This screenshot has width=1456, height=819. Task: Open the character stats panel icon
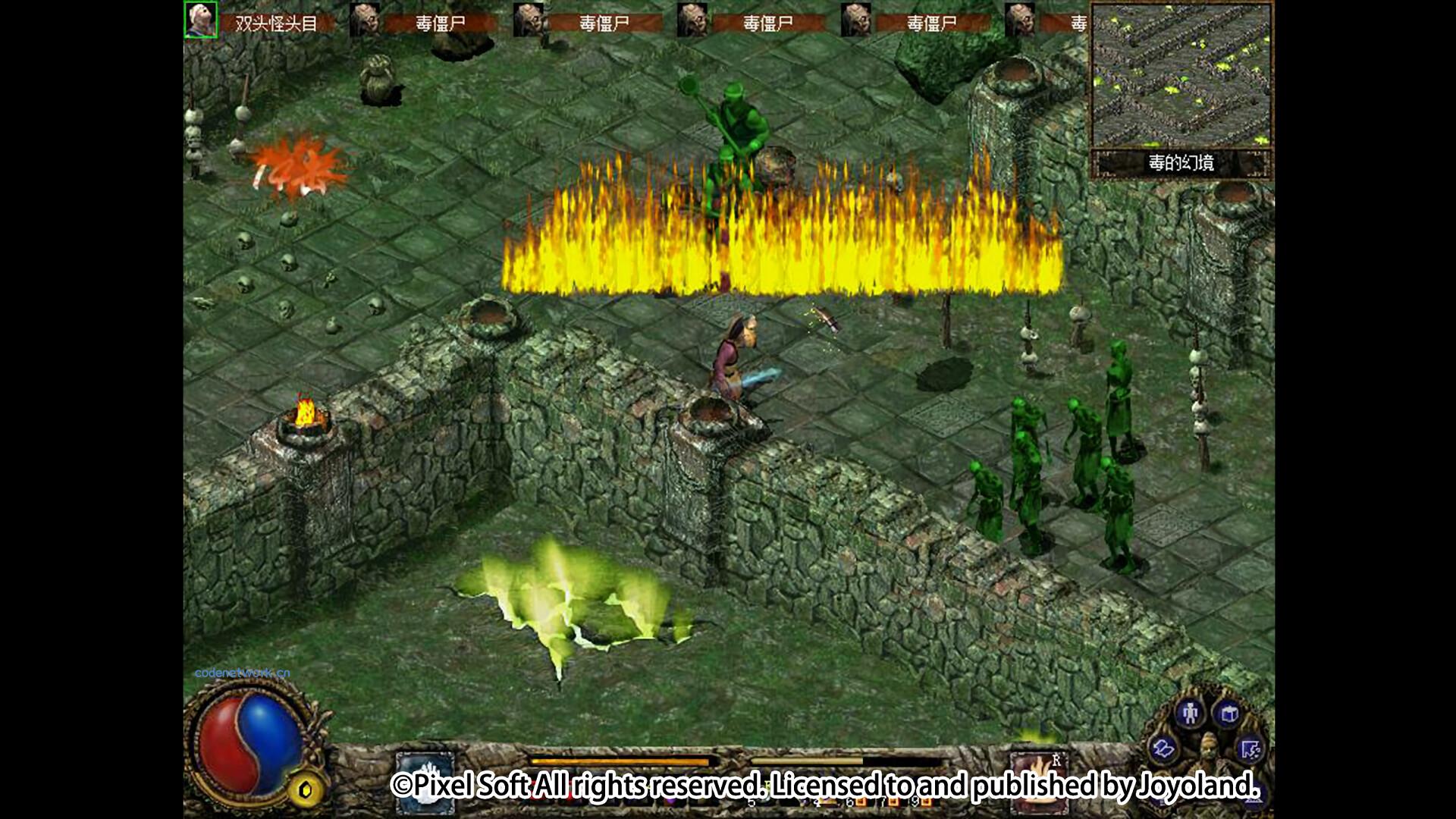pos(1190,714)
